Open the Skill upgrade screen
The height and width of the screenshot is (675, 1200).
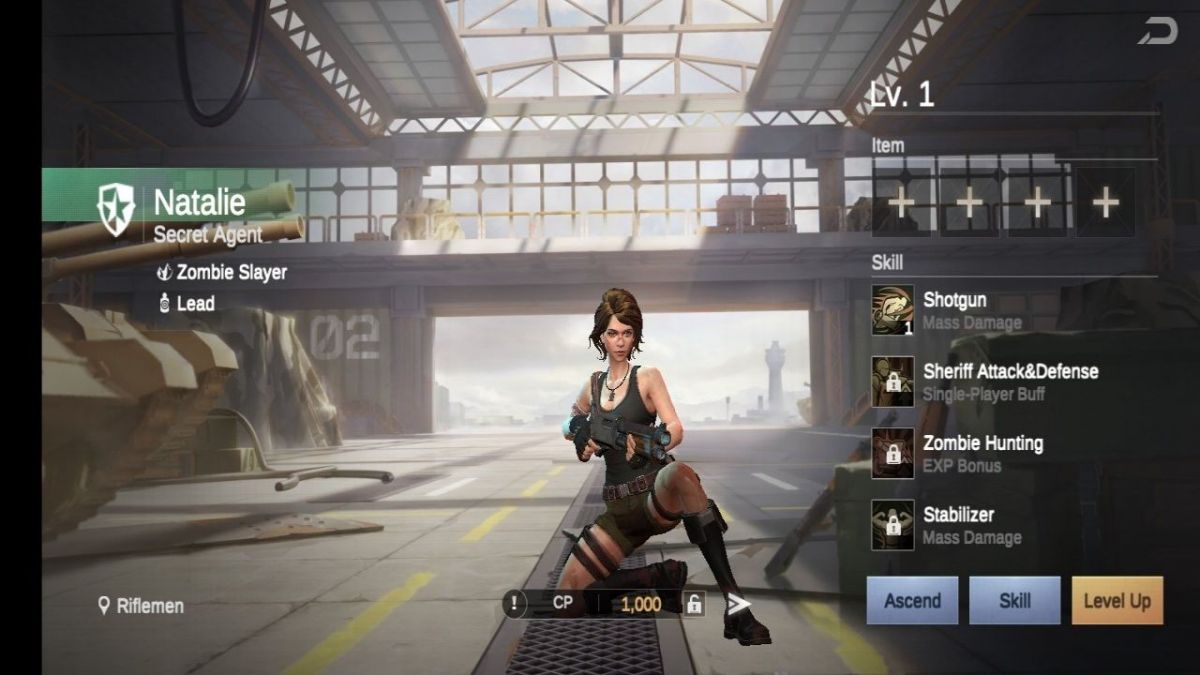tap(1014, 601)
